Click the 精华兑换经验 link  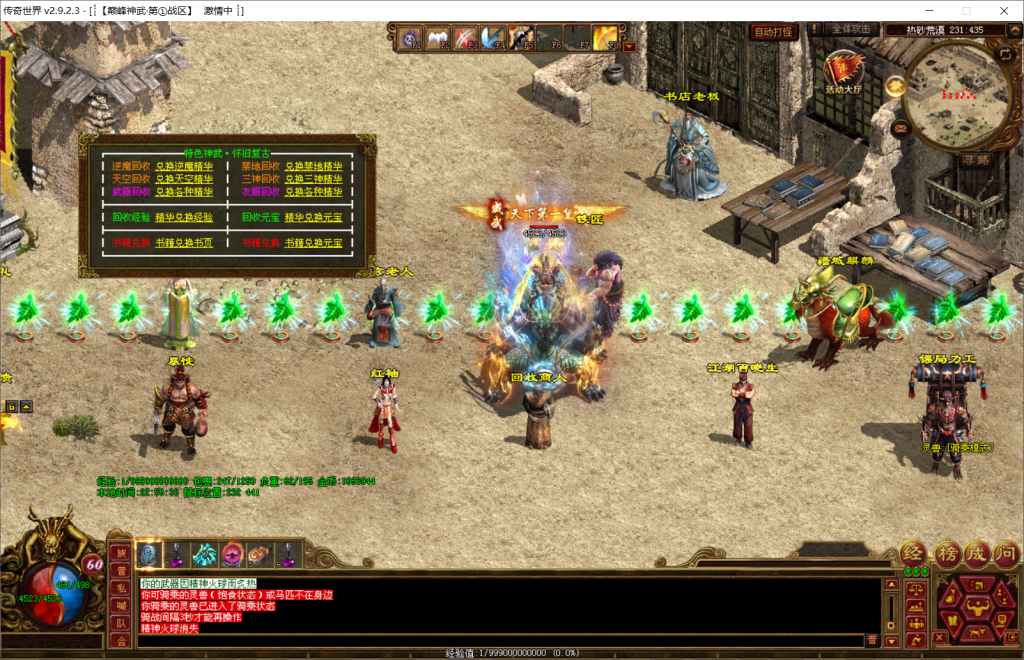pos(184,216)
